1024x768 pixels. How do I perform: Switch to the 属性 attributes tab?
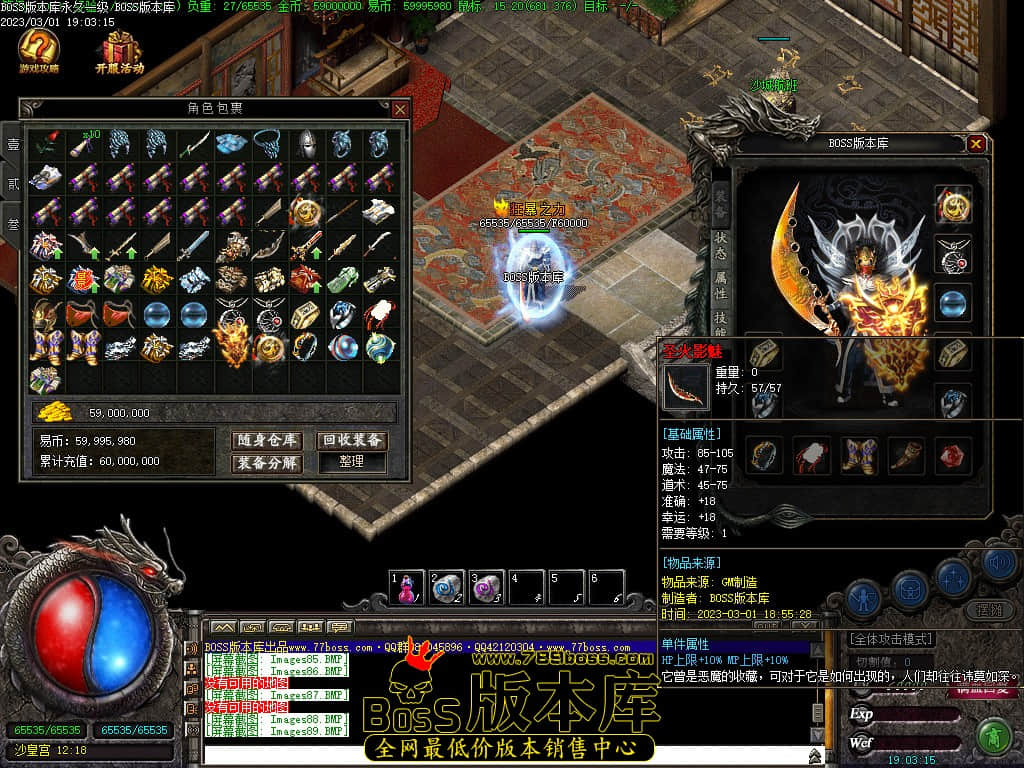721,285
